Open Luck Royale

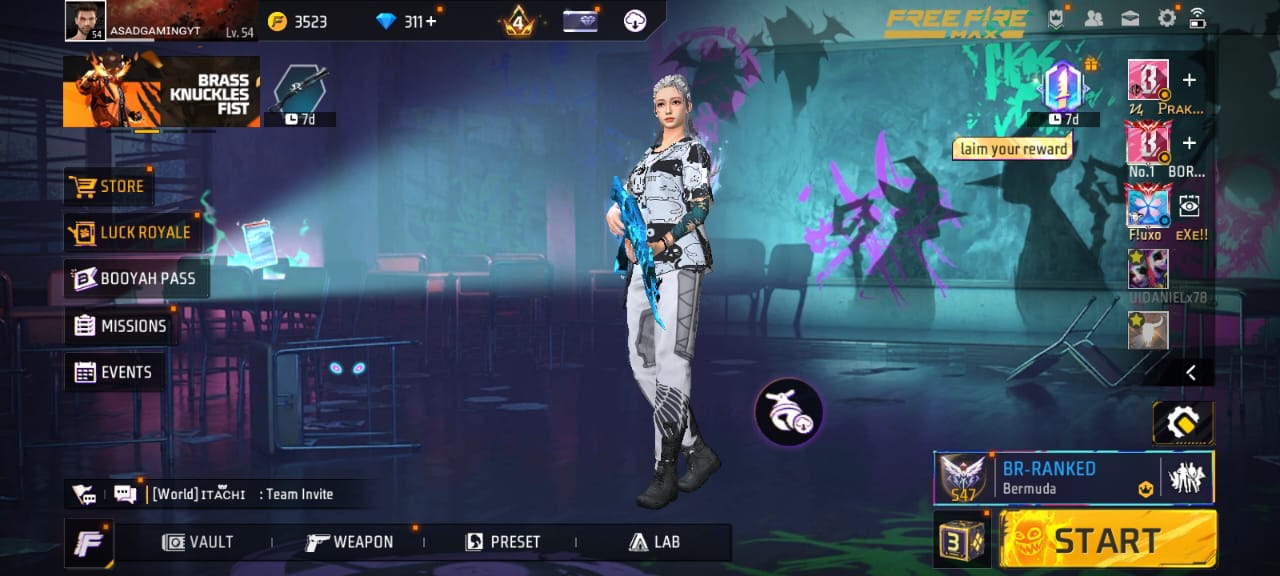click(x=130, y=233)
